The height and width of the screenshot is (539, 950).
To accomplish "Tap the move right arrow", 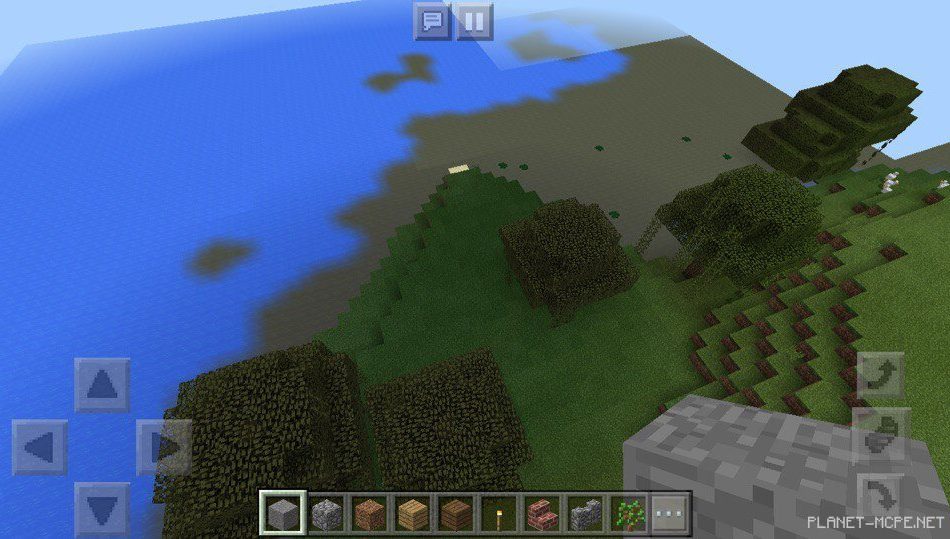I will coord(164,447).
